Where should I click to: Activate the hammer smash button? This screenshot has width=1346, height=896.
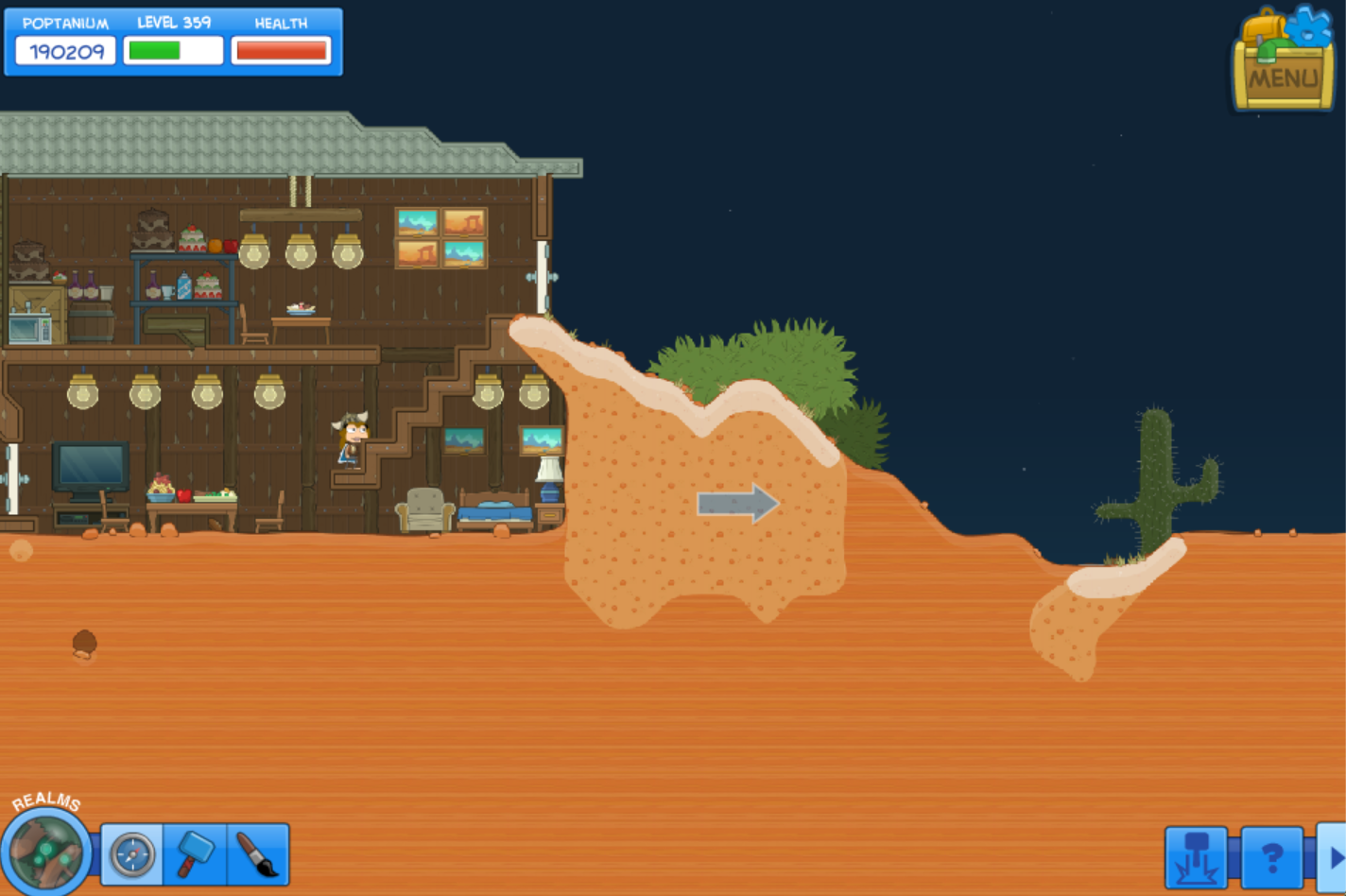coord(1197,857)
